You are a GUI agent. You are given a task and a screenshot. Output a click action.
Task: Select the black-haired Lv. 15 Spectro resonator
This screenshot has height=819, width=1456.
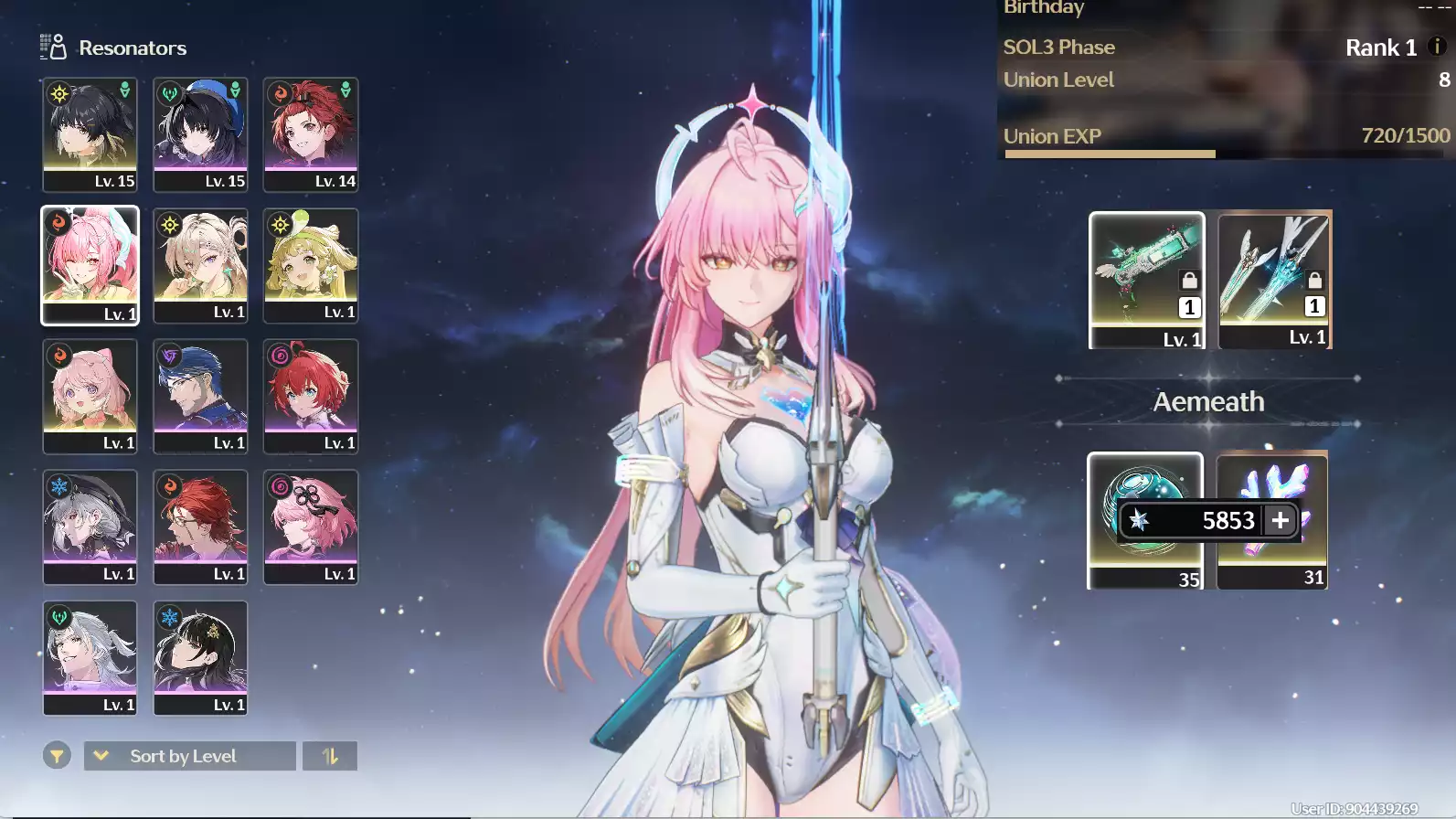[90, 134]
